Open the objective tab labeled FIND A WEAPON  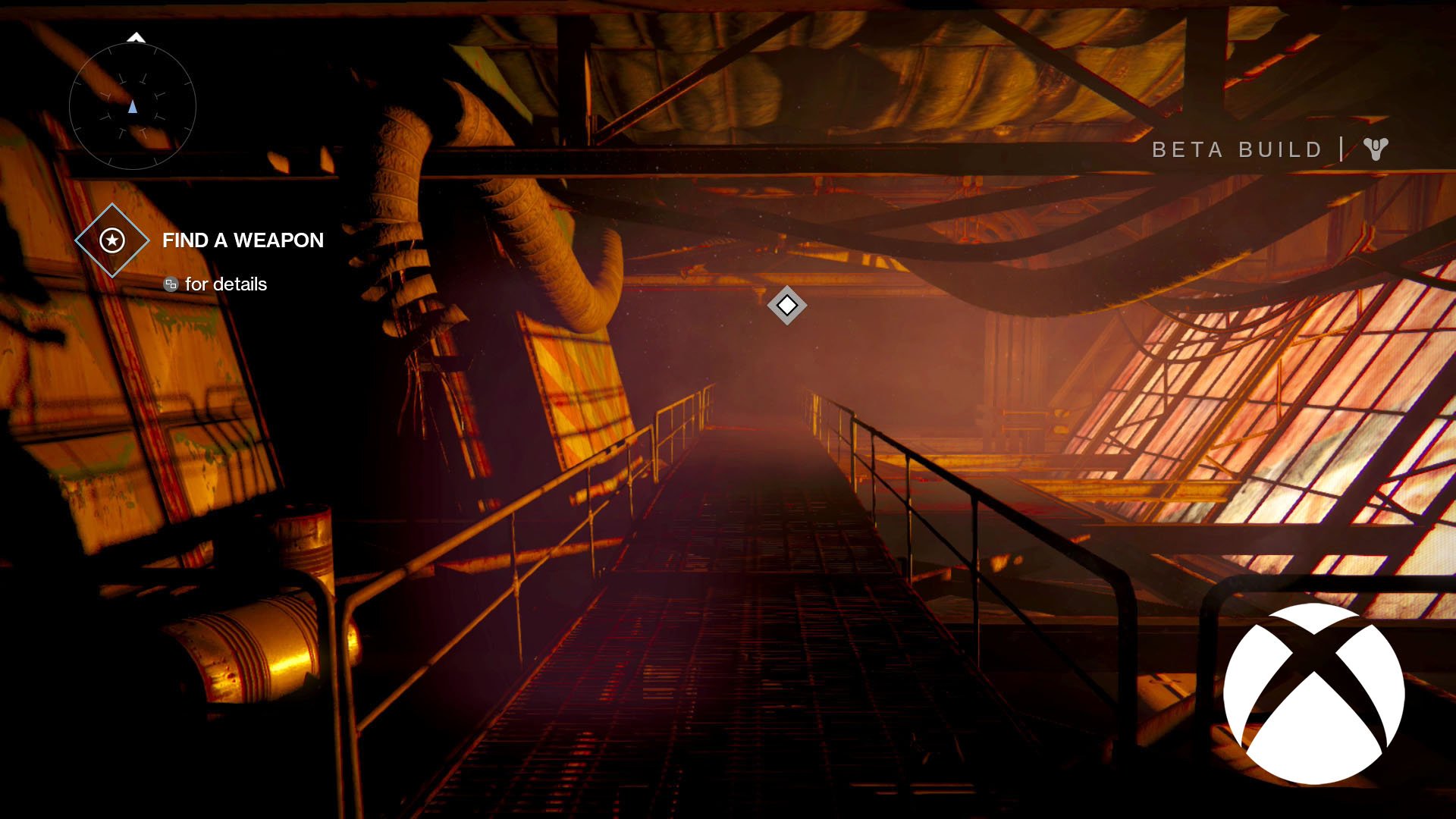coord(243,240)
